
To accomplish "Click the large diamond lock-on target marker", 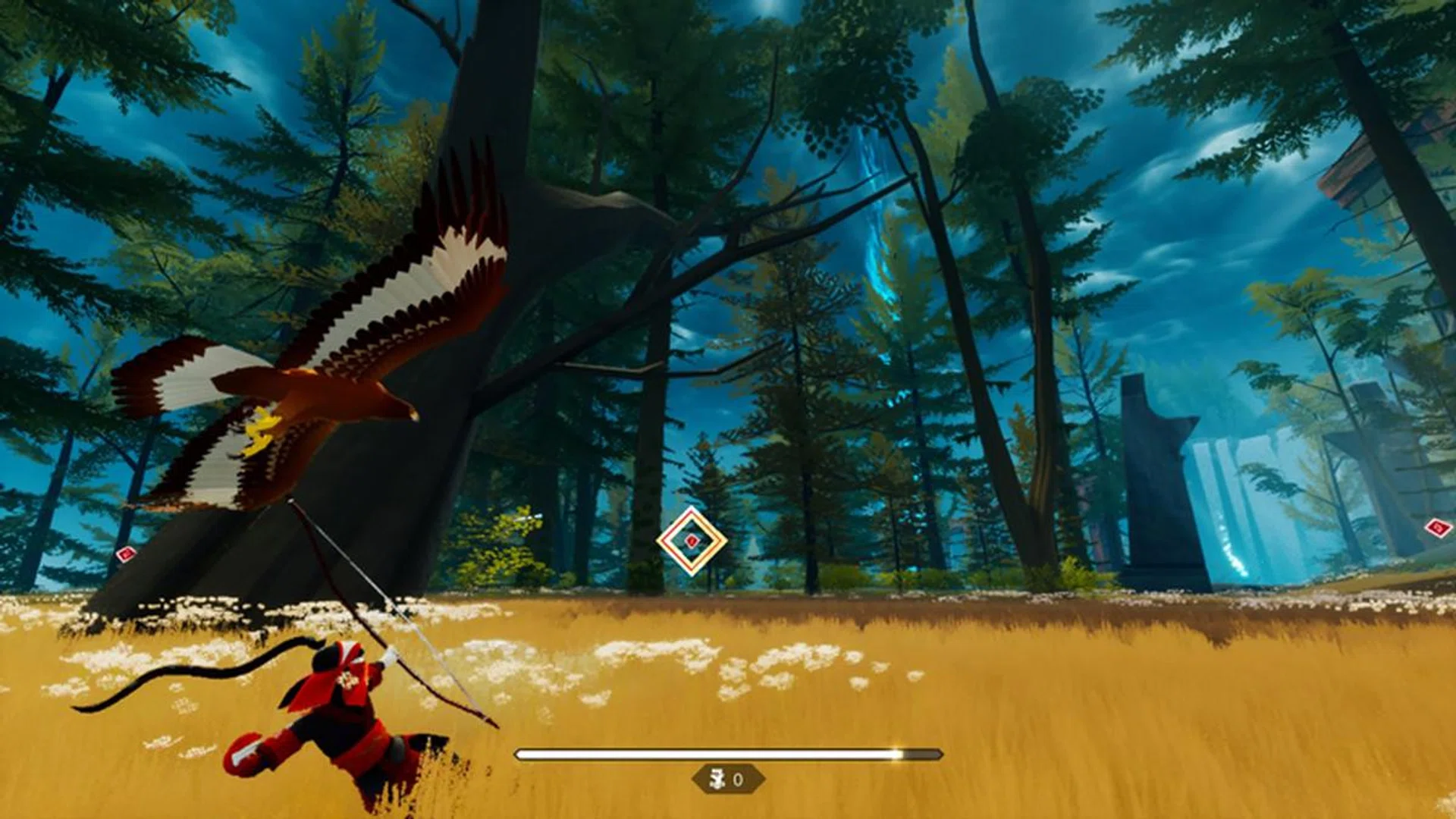I will pyautogui.click(x=692, y=541).
